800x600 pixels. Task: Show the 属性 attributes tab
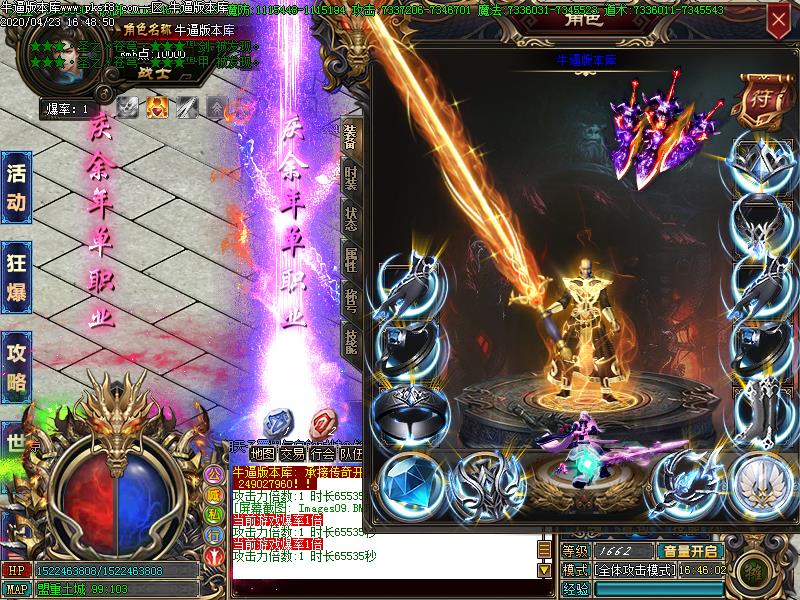pos(350,260)
